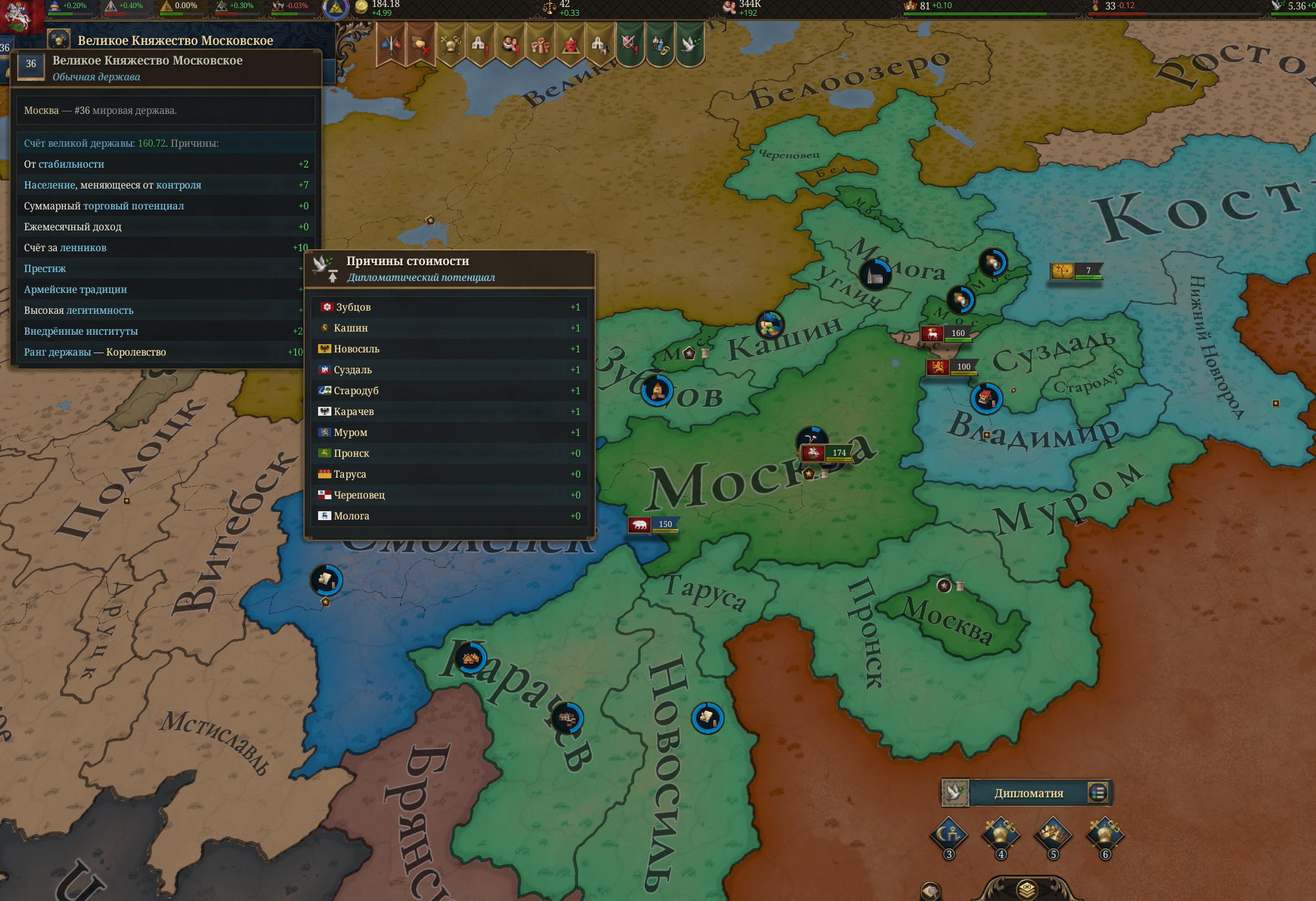This screenshot has width=1316, height=901.
Task: Select the crescent religion map mode
Action: [949, 835]
